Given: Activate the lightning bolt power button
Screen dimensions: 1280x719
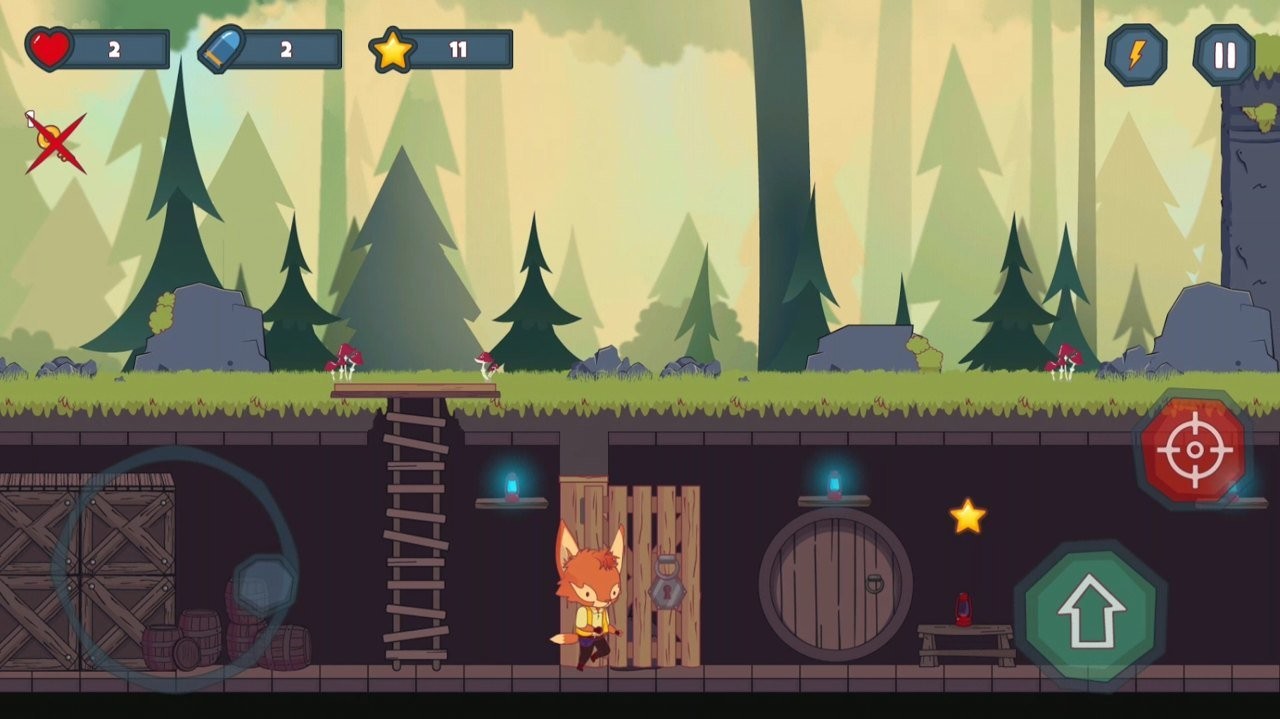Looking at the screenshot, I should [1136, 55].
